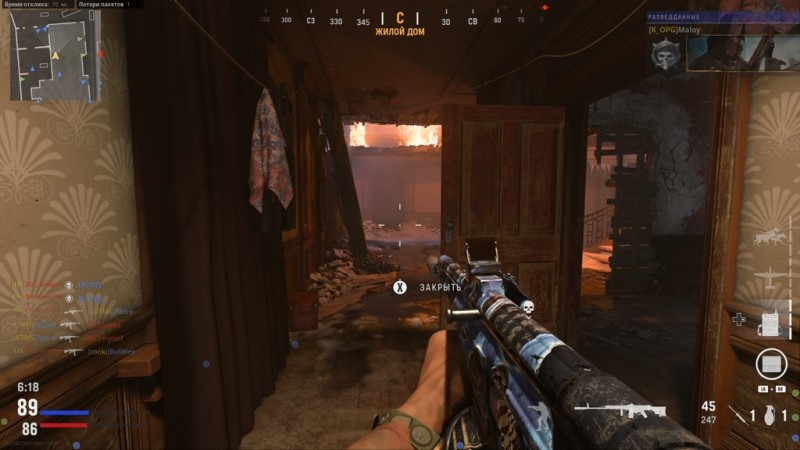Click the compass bar heading marker

tap(400, 19)
